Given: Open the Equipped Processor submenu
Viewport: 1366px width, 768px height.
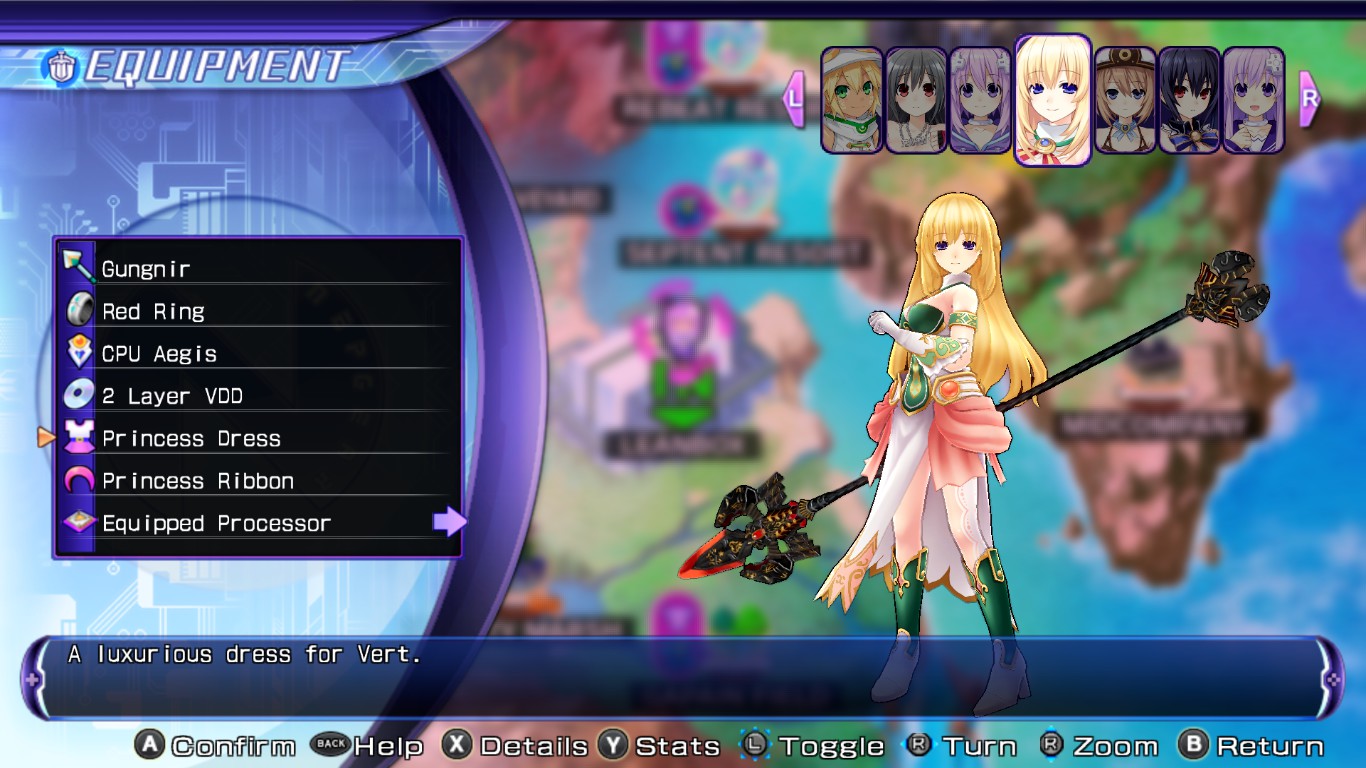Looking at the screenshot, I should coord(258,523).
